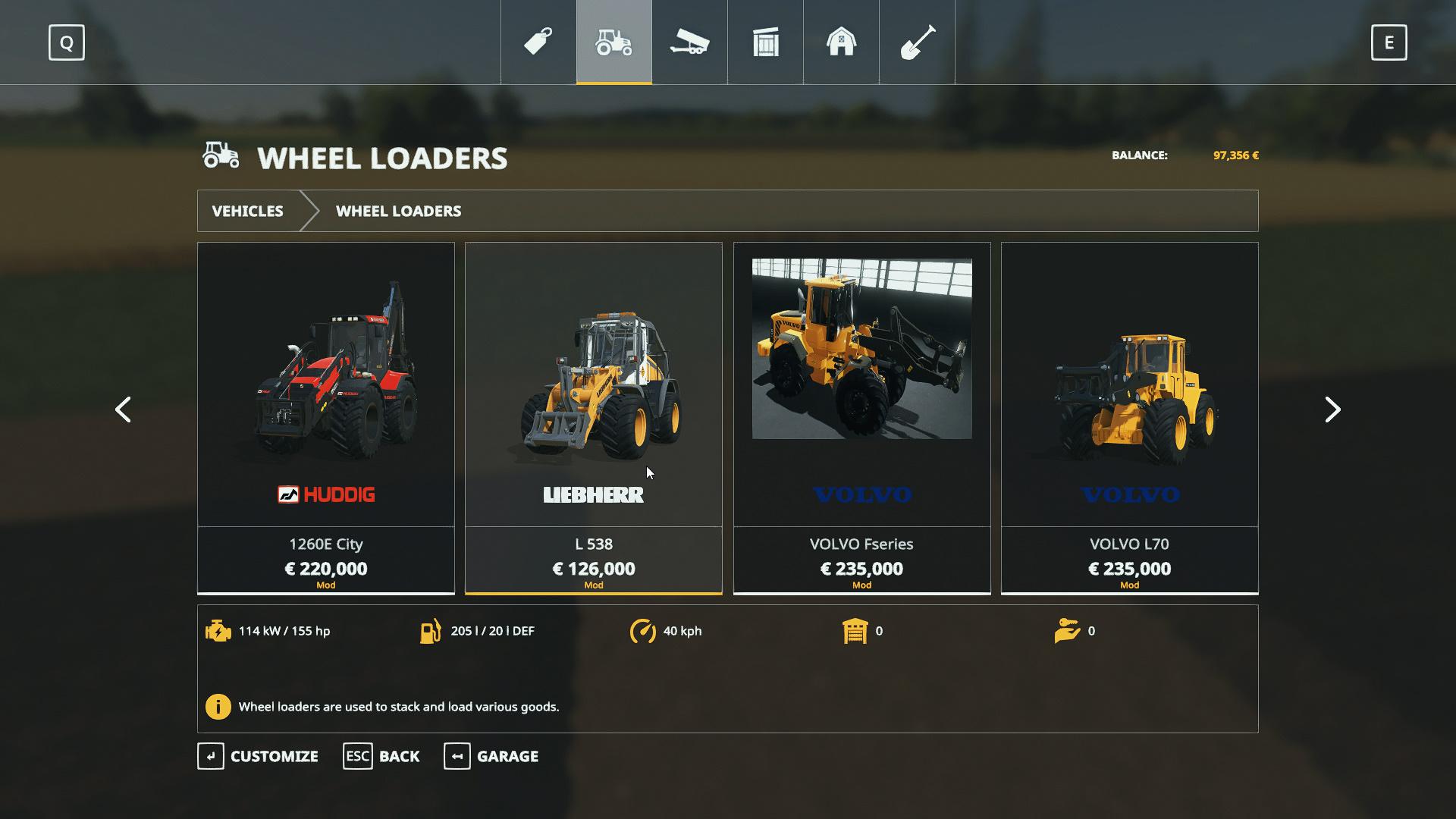Choose the Liebherr L 538 loader
1456x819 pixels.
593,417
